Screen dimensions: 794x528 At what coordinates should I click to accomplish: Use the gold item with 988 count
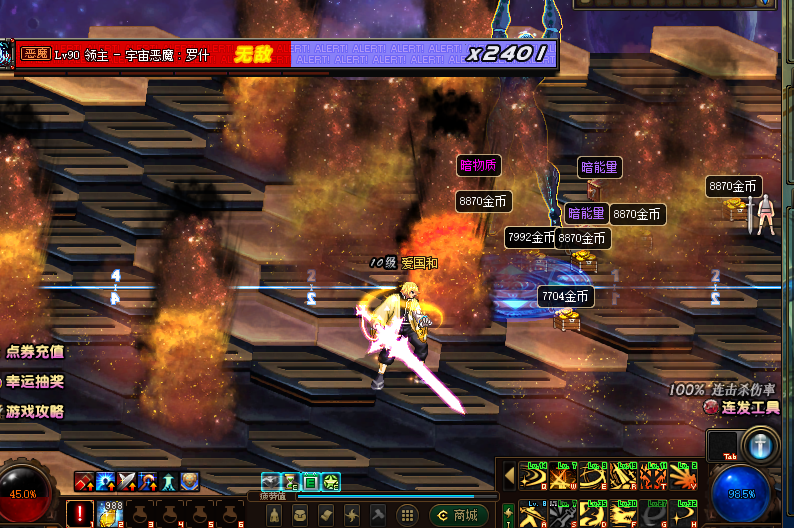coord(108,515)
